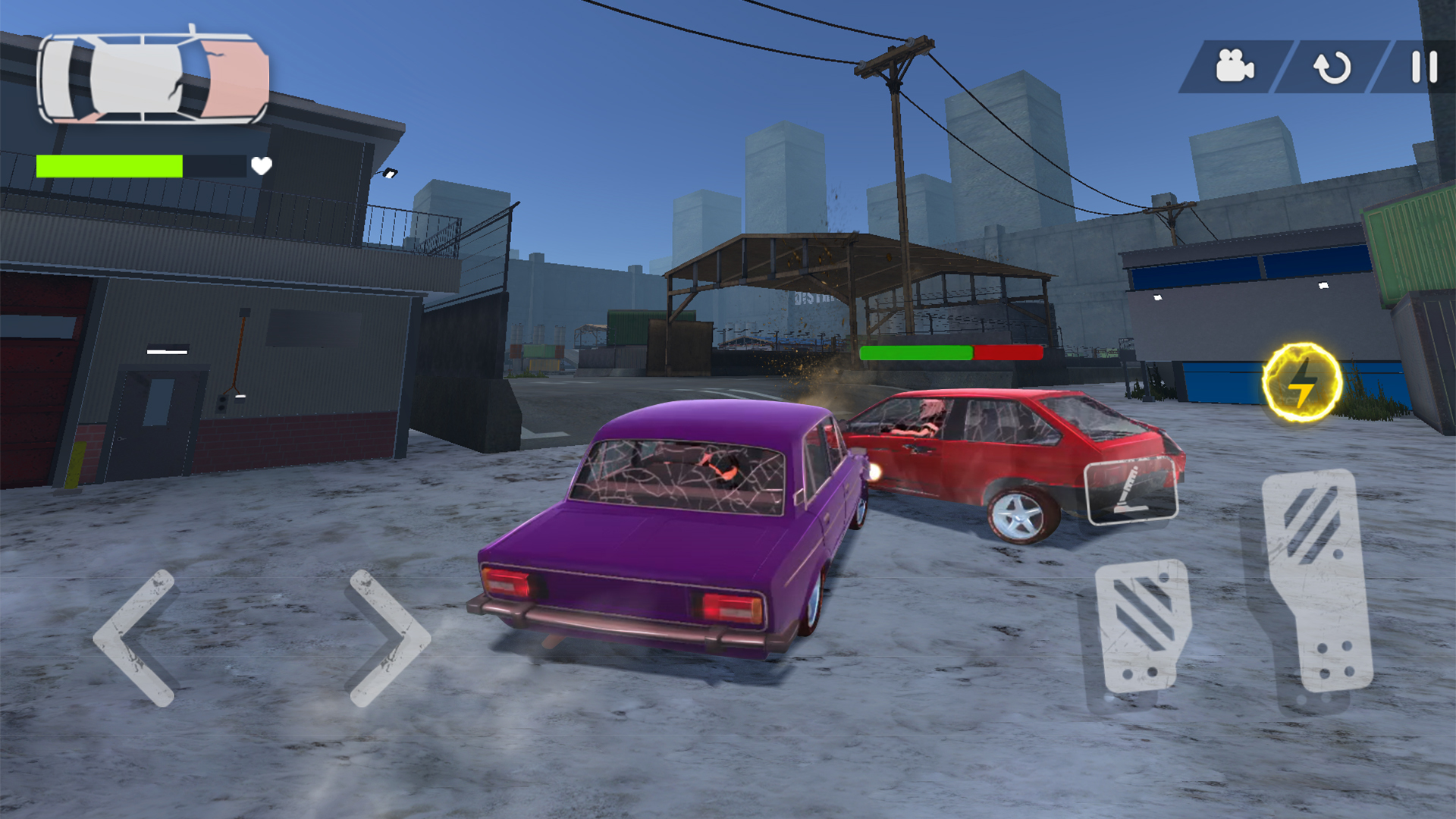Reset the car with the restart arrow icon

point(1331,67)
